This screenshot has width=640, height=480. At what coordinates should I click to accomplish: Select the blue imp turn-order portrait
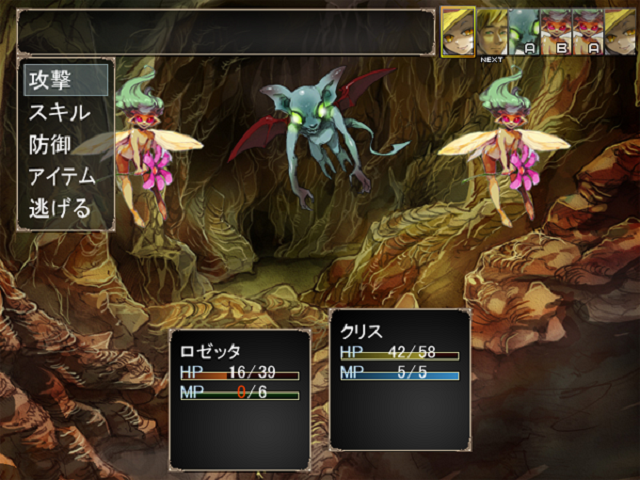coord(523,31)
